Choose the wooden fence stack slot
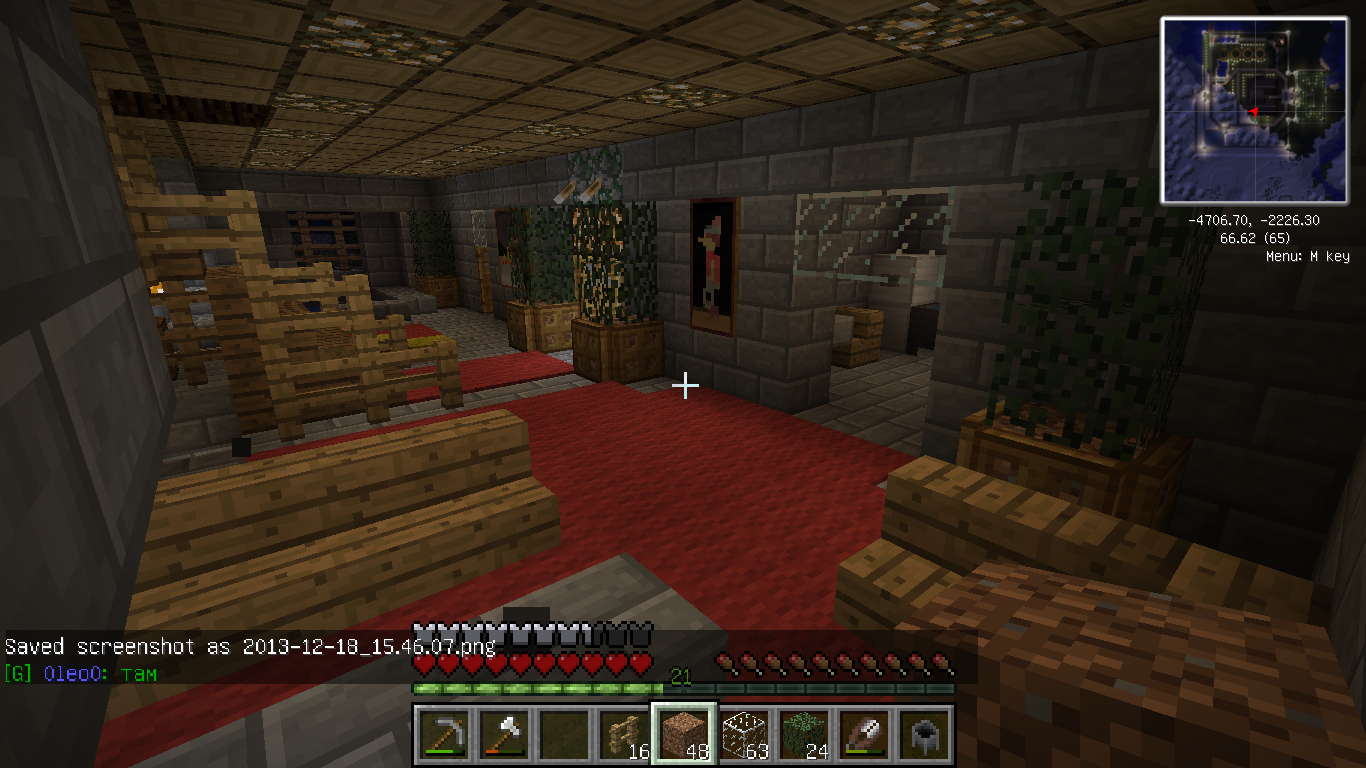1366x768 pixels. coord(624,735)
